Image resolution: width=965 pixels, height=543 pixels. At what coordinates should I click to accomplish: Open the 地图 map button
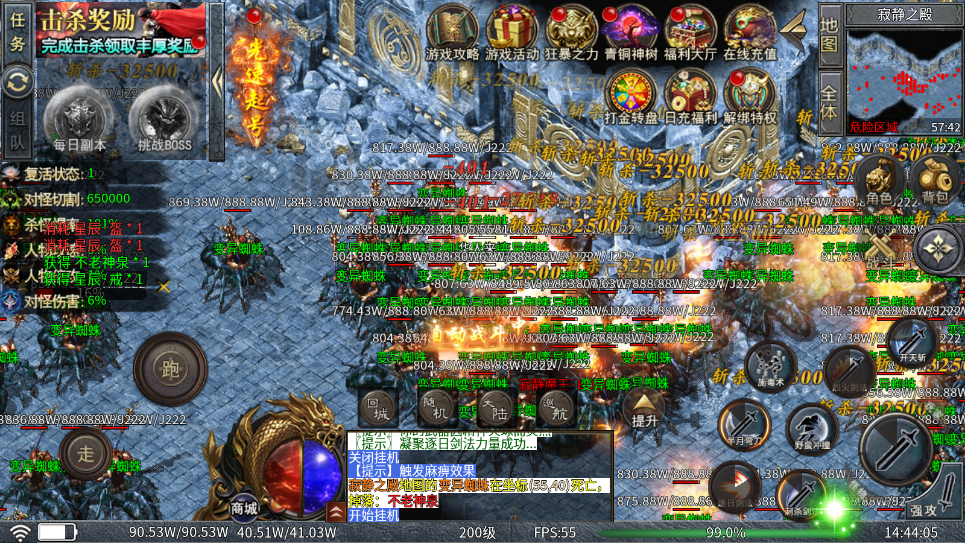click(829, 32)
